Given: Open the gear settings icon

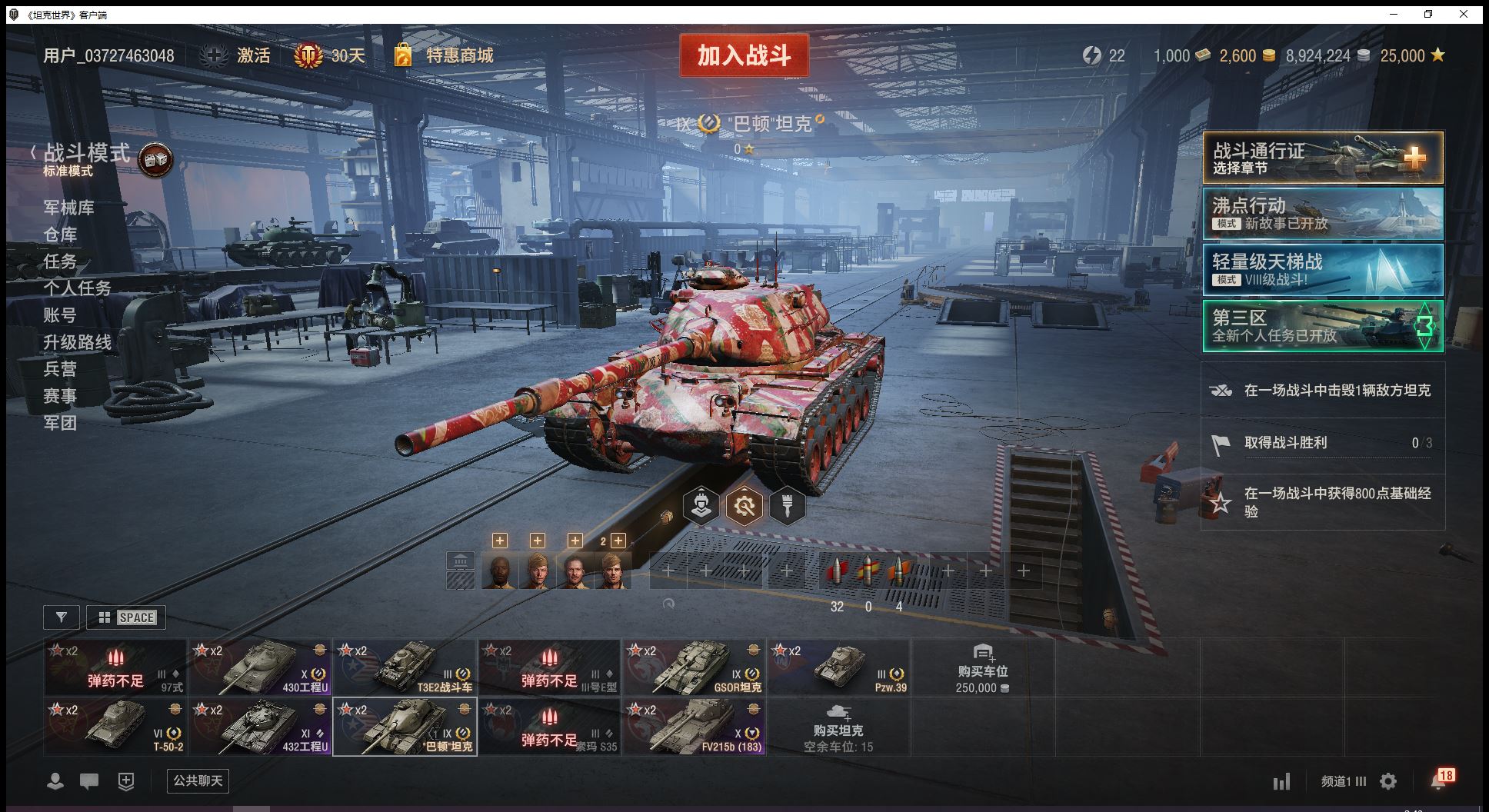Looking at the screenshot, I should (1388, 781).
